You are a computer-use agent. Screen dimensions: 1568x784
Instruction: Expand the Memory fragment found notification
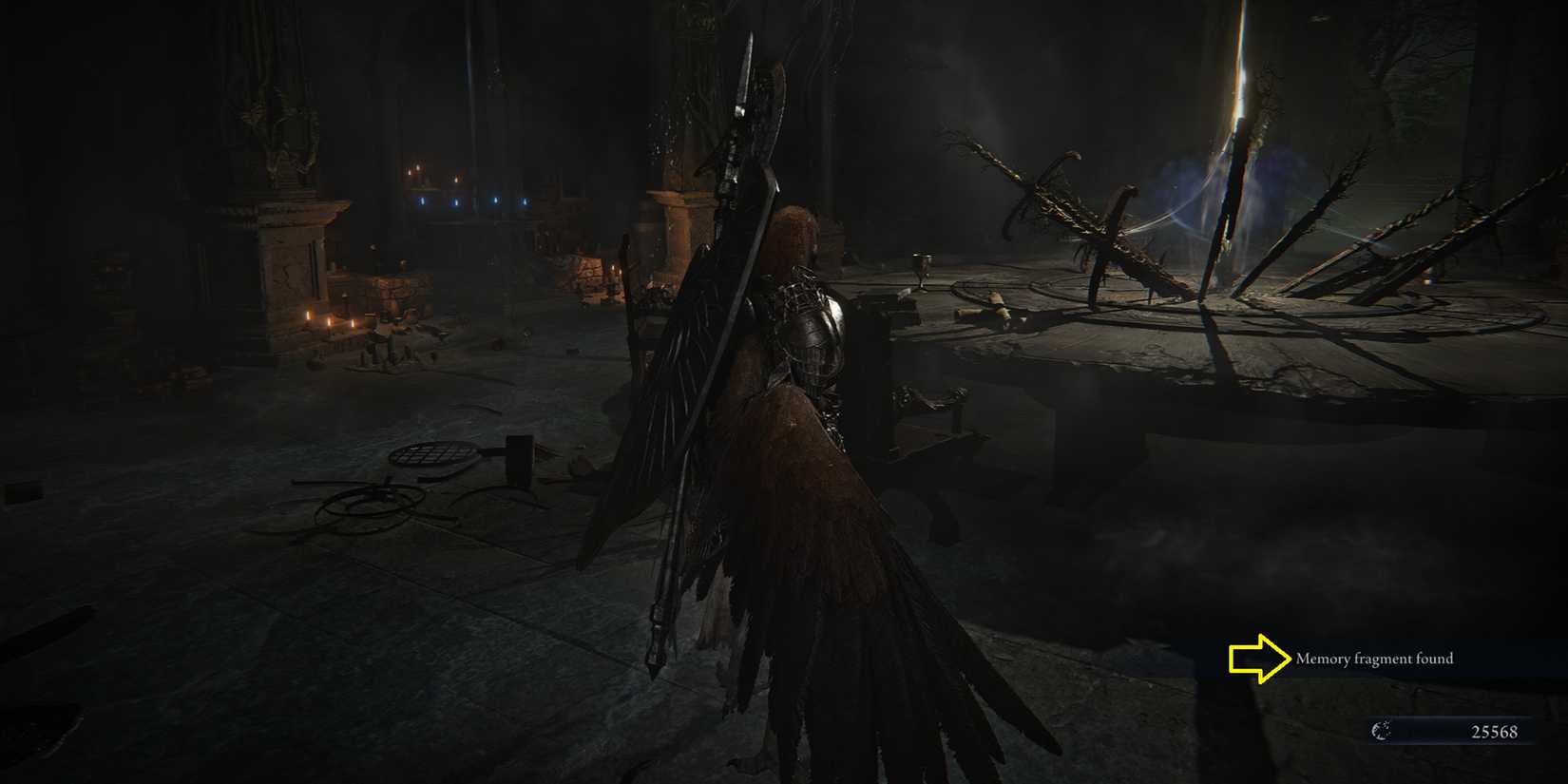[1374, 657]
